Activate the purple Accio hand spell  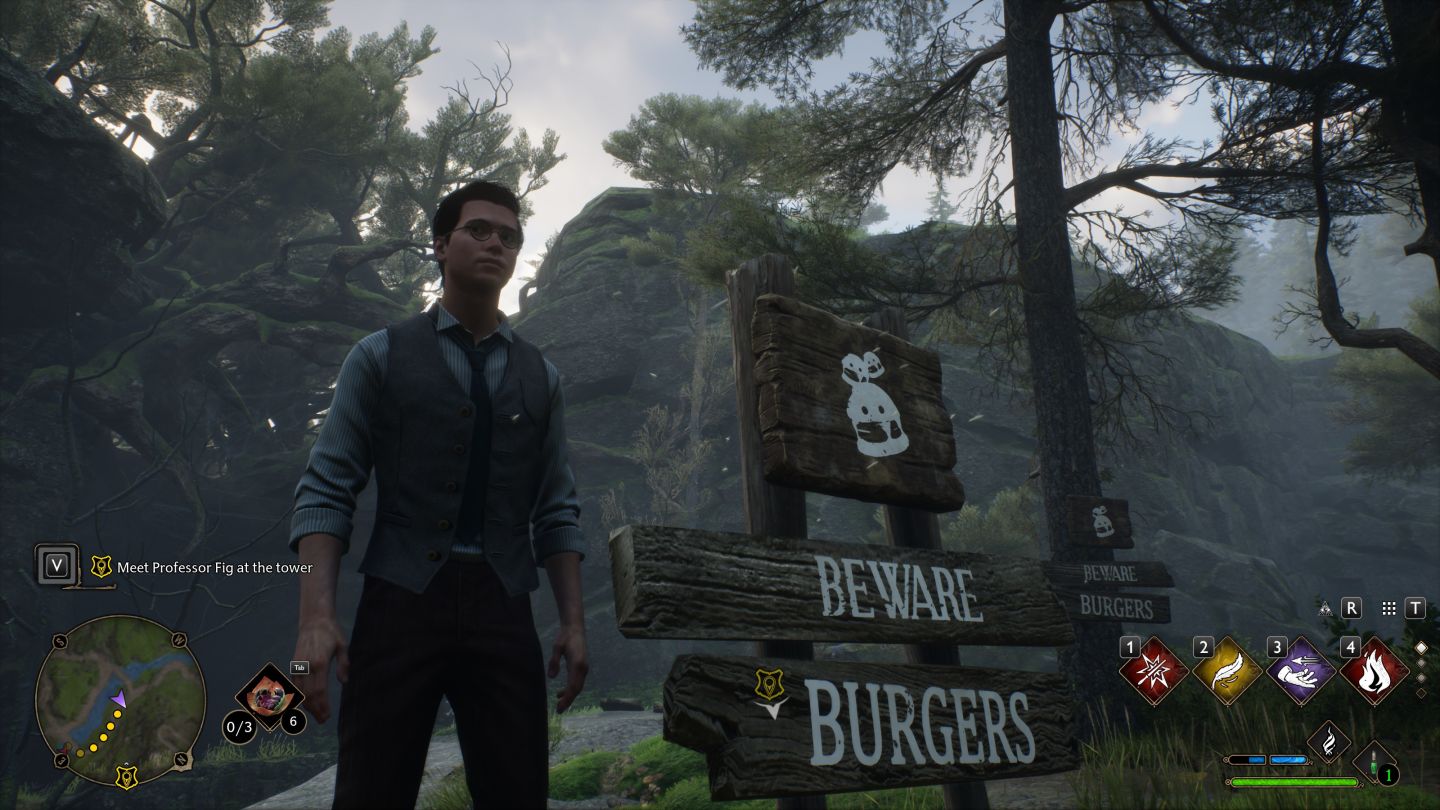tap(1300, 671)
